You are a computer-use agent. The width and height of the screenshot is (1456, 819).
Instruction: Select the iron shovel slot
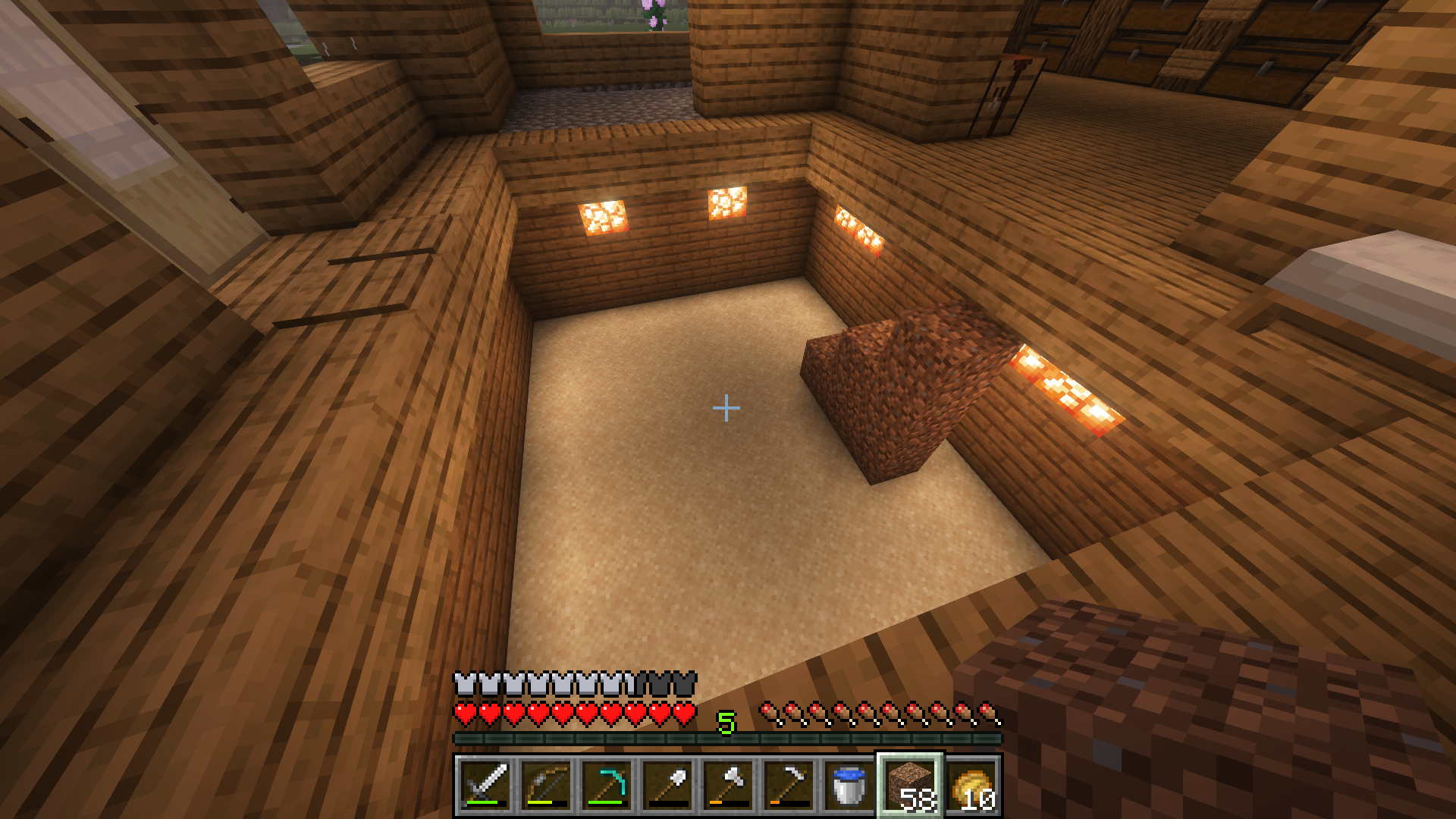667,785
